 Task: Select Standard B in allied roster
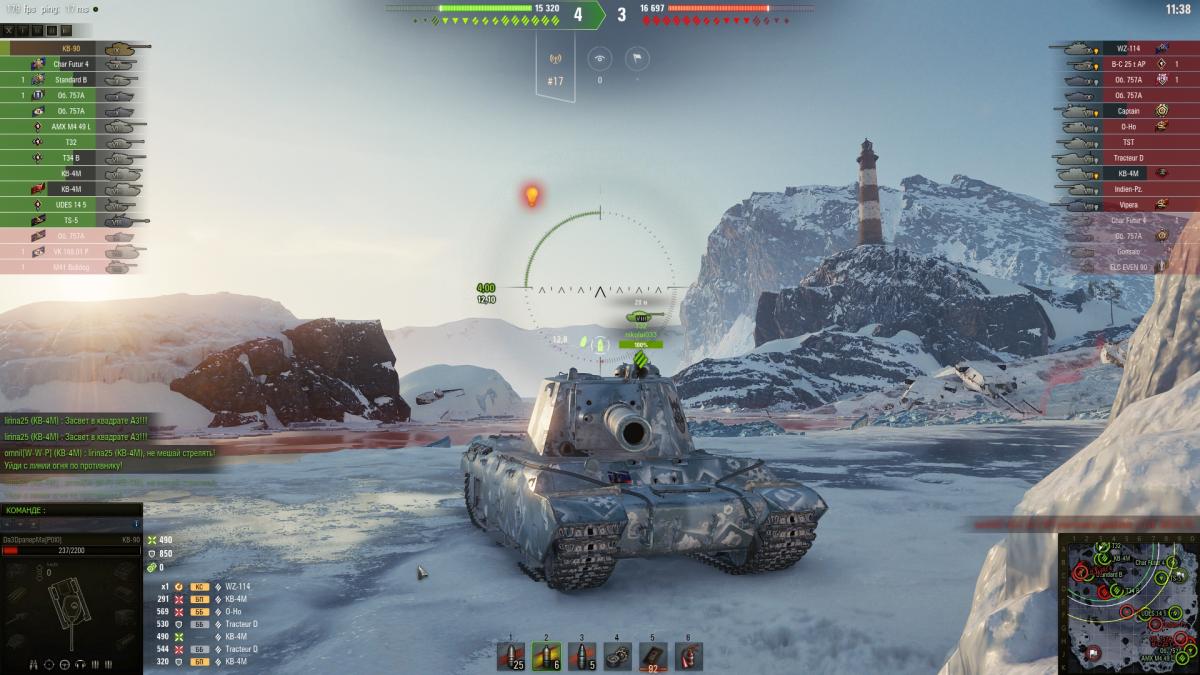tap(70, 80)
